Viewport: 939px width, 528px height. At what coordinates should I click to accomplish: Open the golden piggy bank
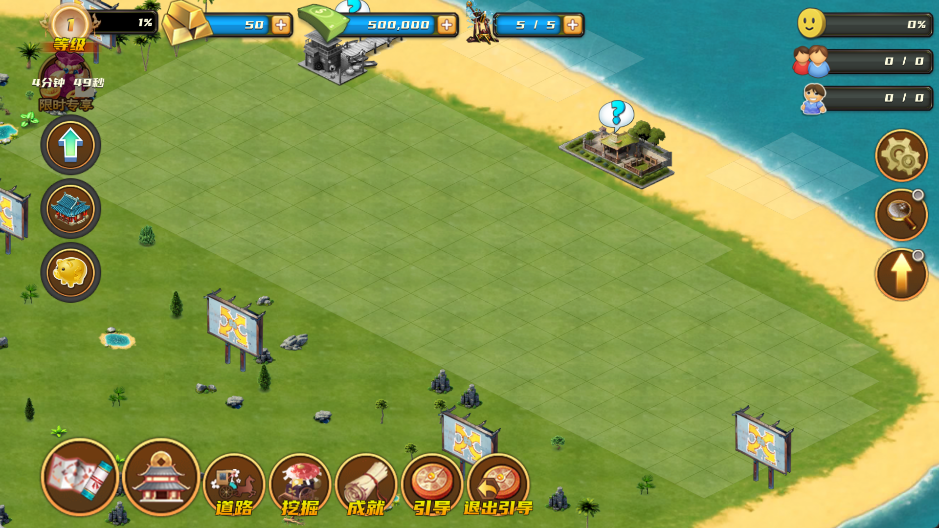click(x=70, y=272)
